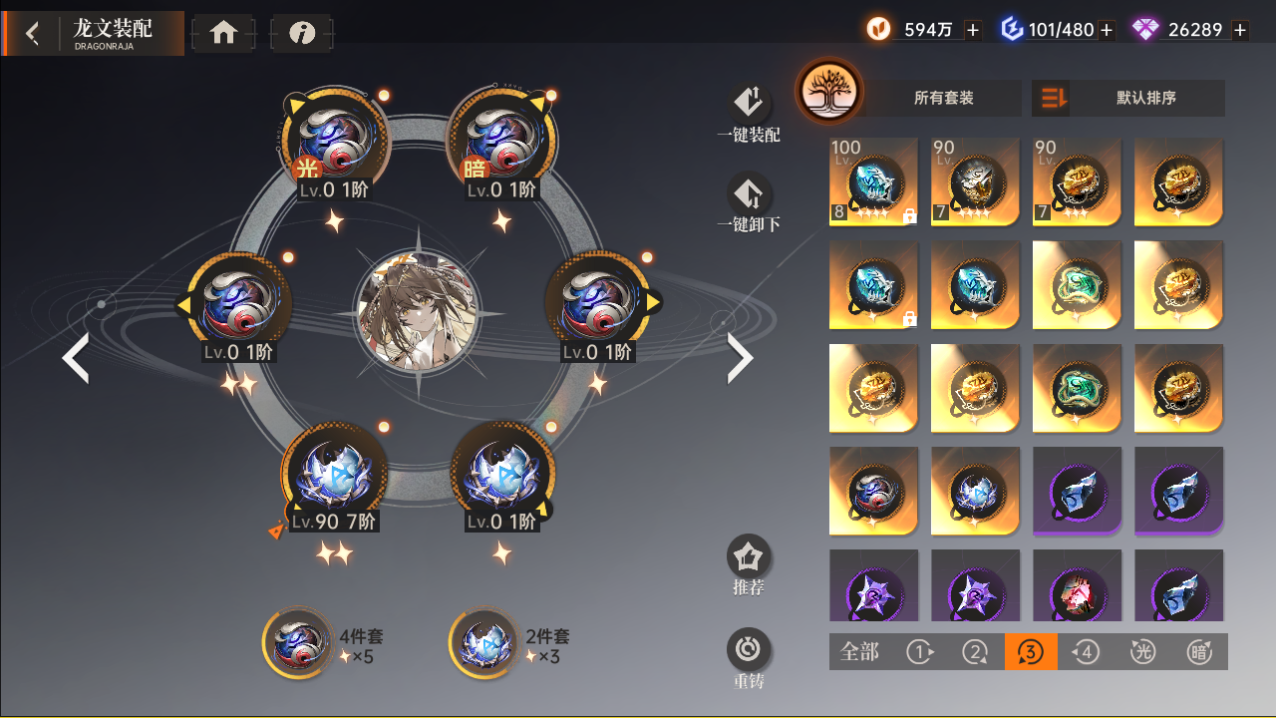Refill stamina using its plus button

(x=1106, y=30)
